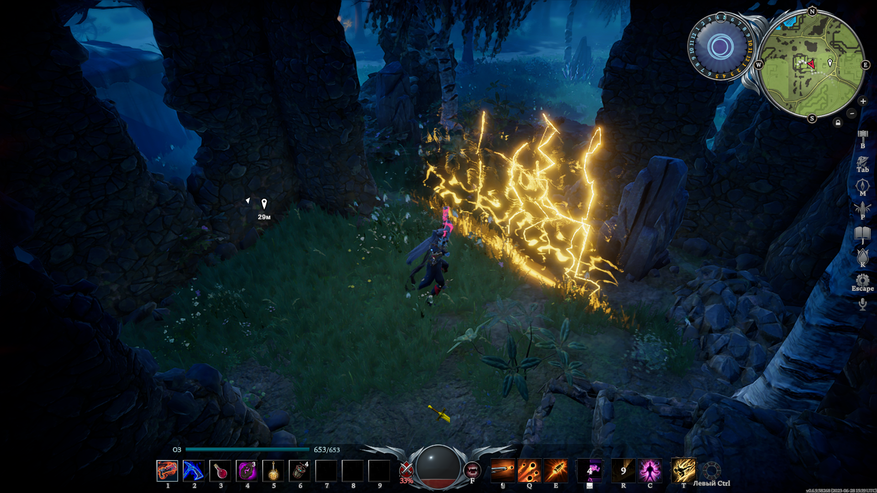Open the build menu hammer icon
Screen dimensions: 877x493
pos(862,135)
